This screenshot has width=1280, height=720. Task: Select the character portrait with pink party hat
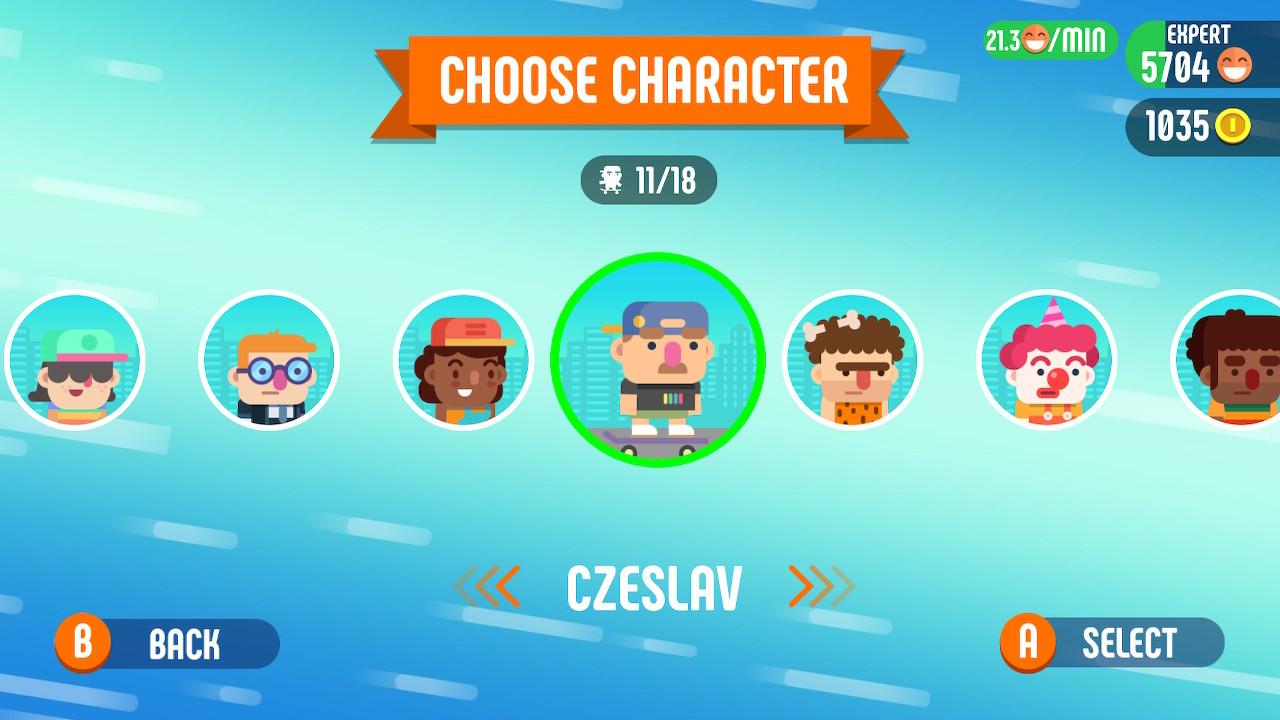(1045, 360)
